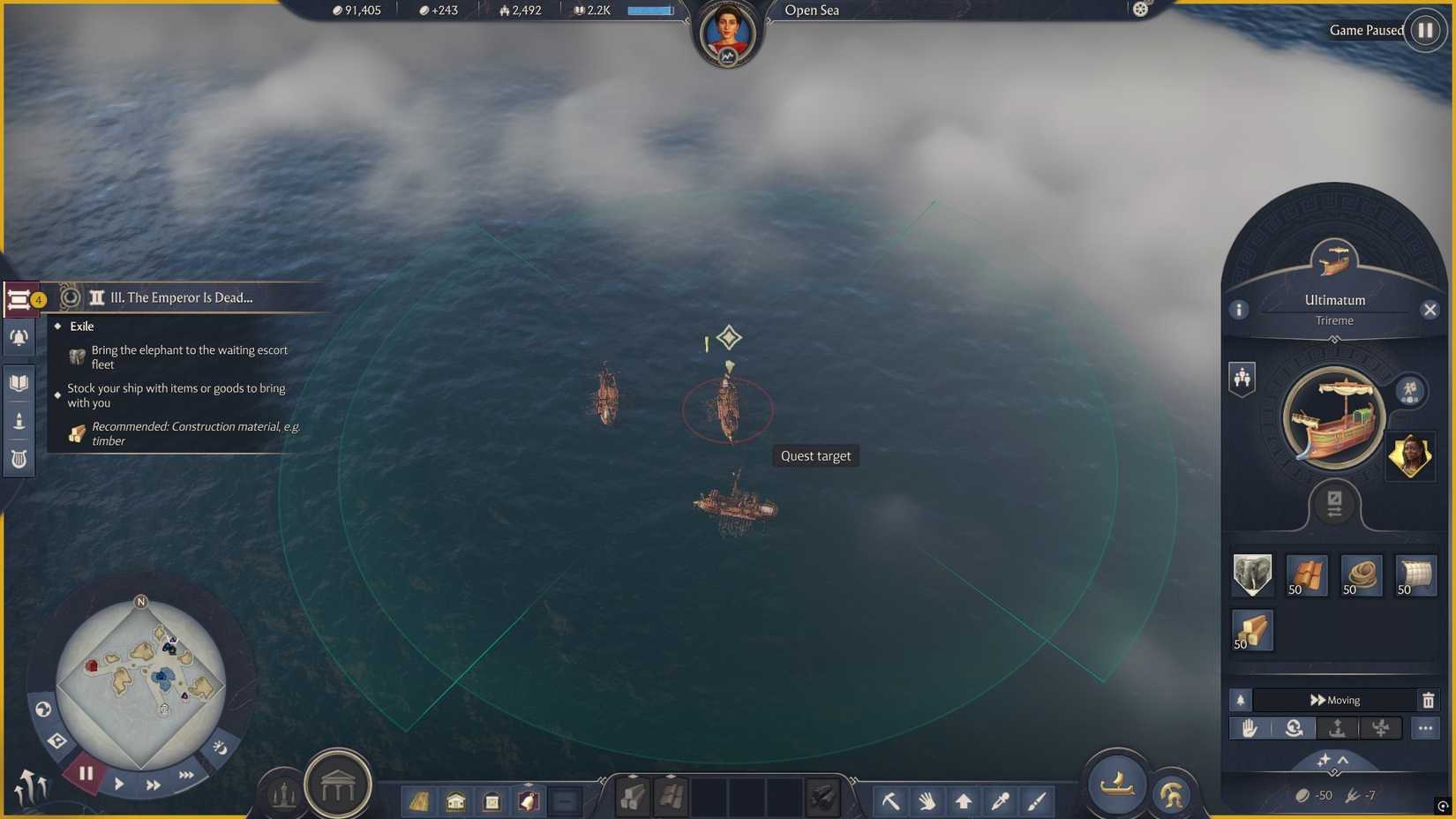Image resolution: width=1456 pixels, height=819 pixels.
Task: Toggle the ship alert bell beside Moving
Action: [x=1240, y=700]
